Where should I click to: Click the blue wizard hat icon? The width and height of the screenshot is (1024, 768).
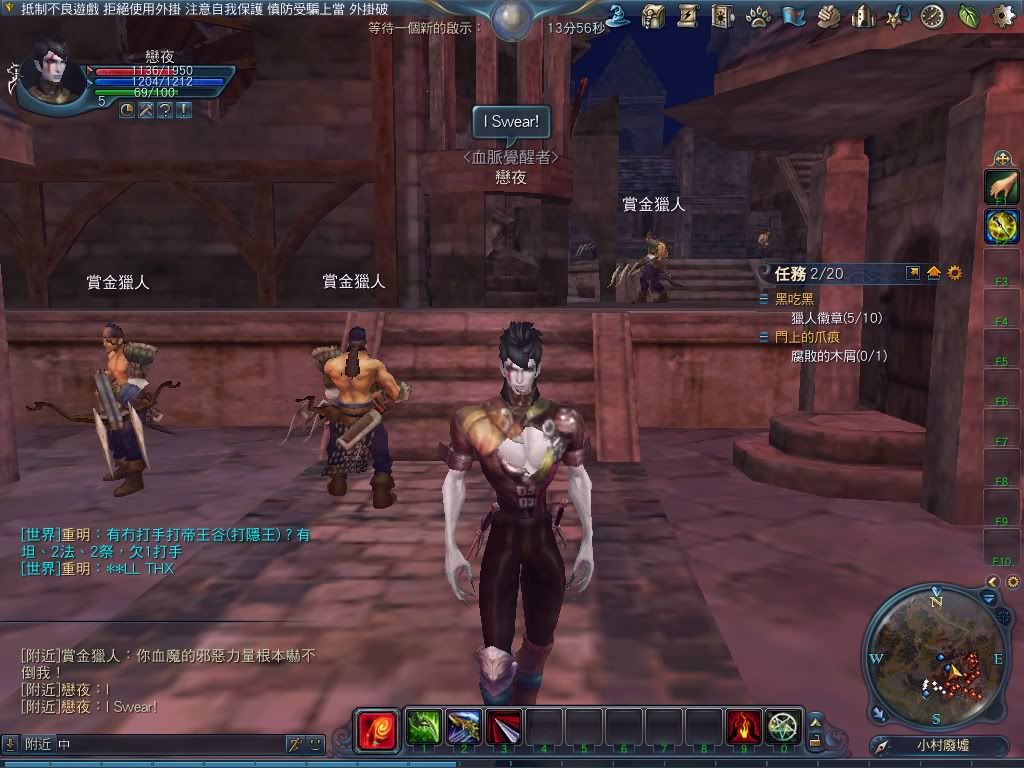[618, 16]
